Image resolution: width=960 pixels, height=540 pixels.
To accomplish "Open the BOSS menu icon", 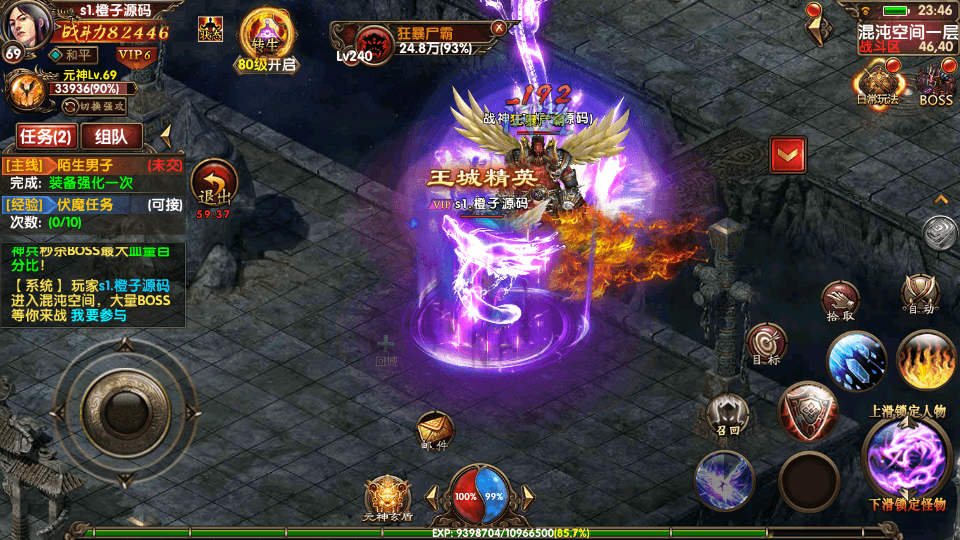I will (x=936, y=82).
